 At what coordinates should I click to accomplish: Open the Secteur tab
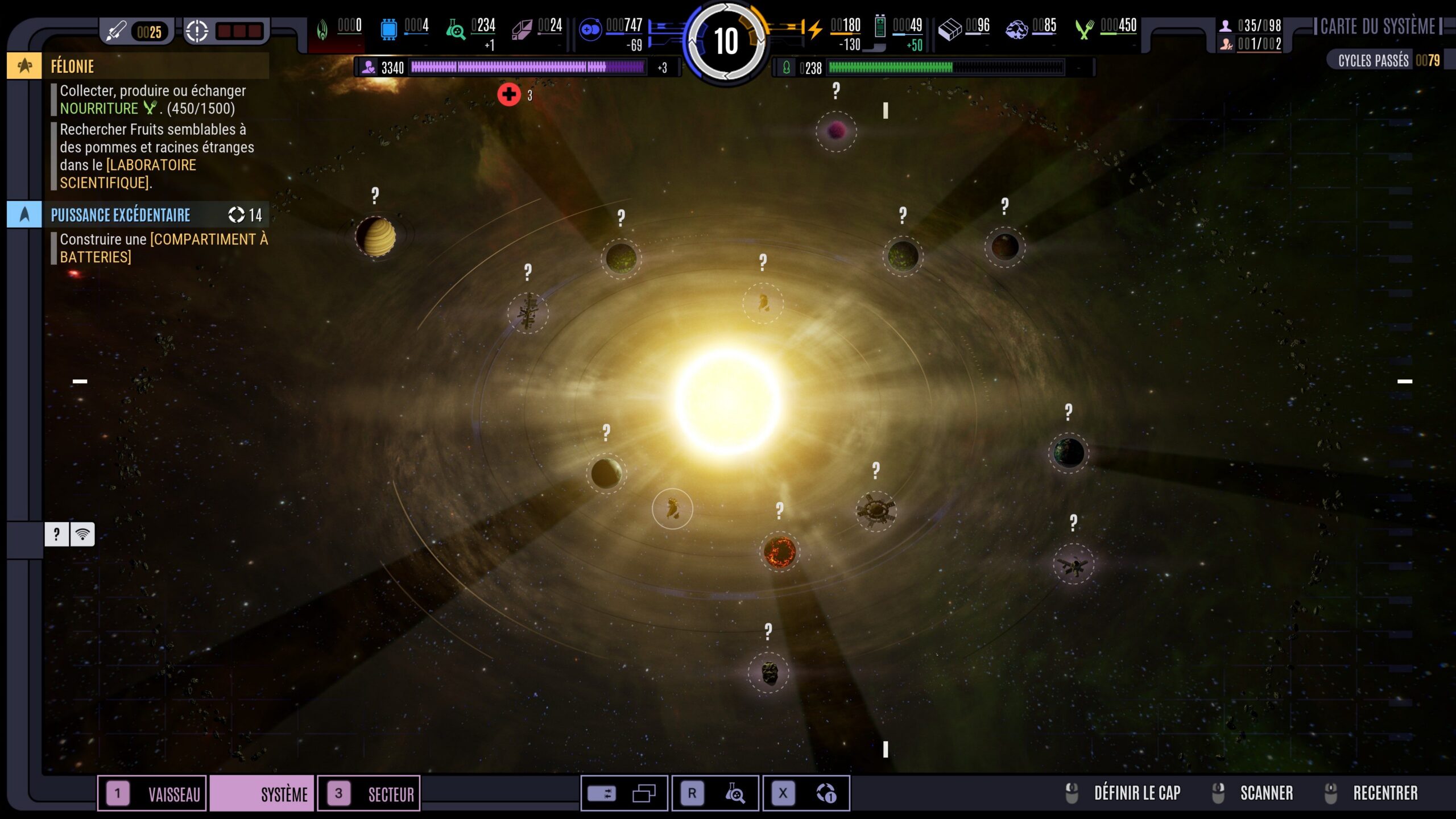[369, 793]
